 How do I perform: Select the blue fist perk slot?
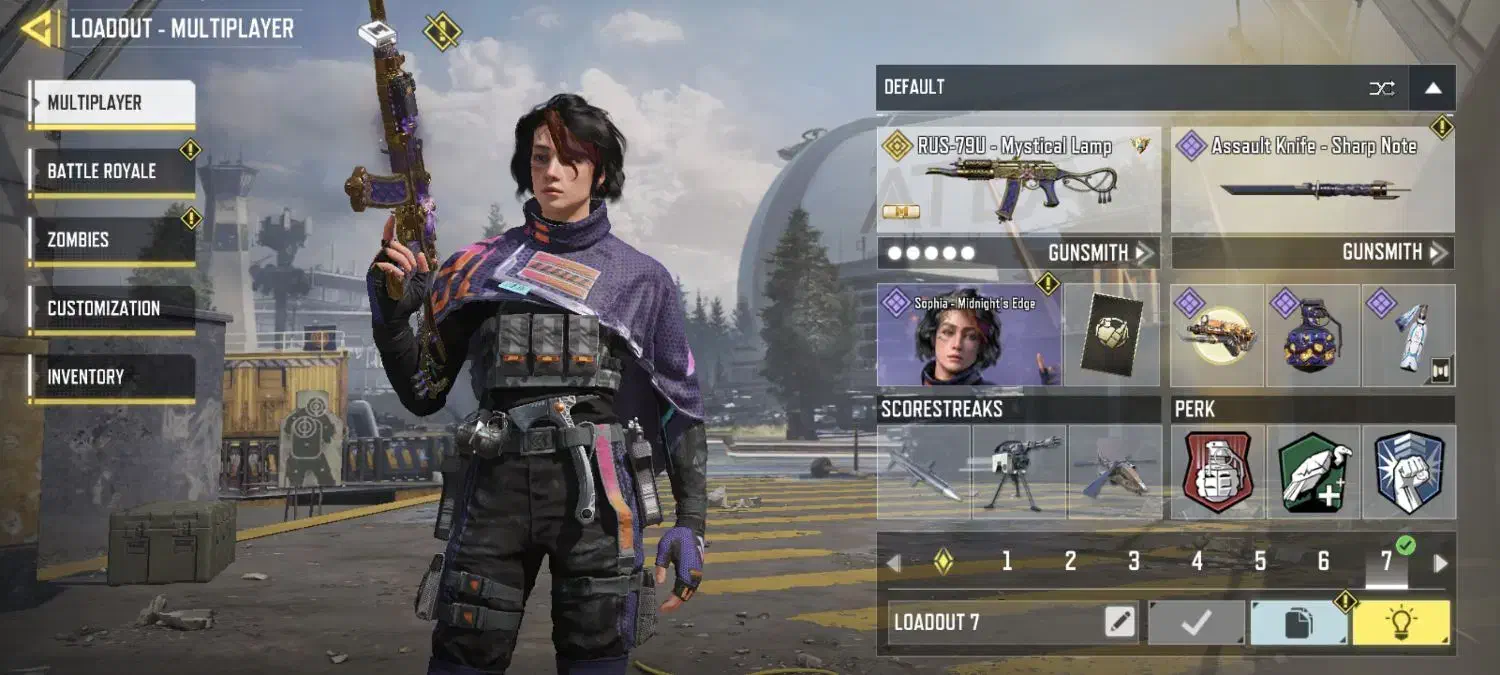click(1409, 472)
